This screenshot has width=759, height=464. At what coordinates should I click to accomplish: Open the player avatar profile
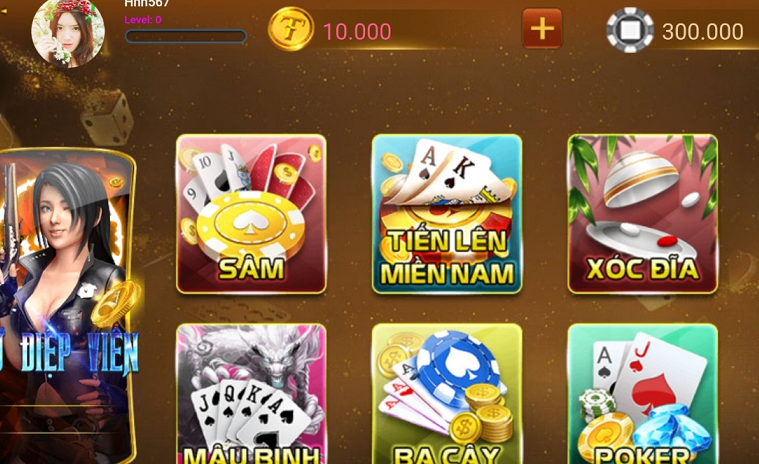pyautogui.click(x=68, y=32)
